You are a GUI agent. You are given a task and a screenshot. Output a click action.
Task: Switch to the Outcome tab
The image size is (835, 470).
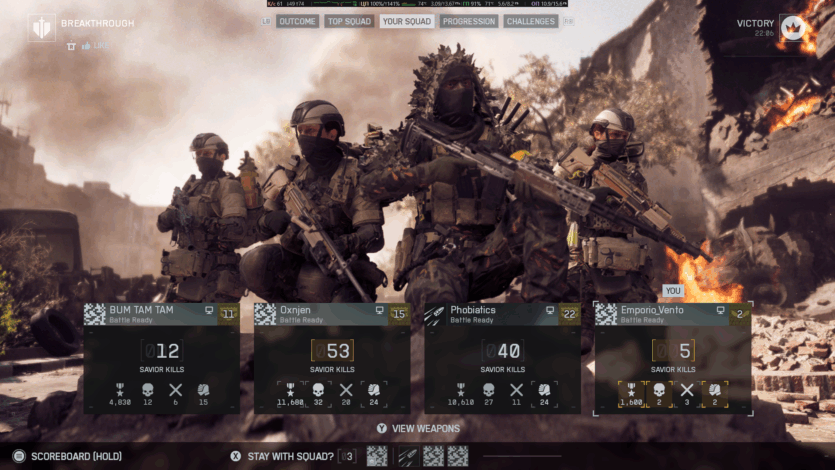(x=297, y=21)
